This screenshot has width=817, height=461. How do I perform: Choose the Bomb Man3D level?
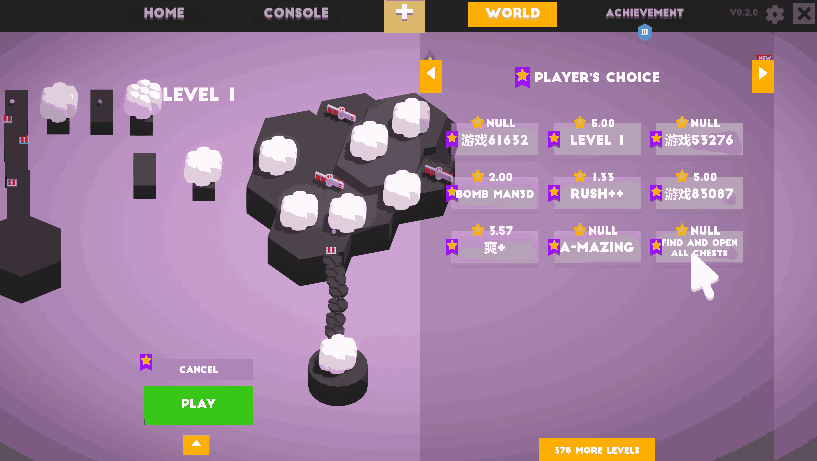(x=496, y=194)
